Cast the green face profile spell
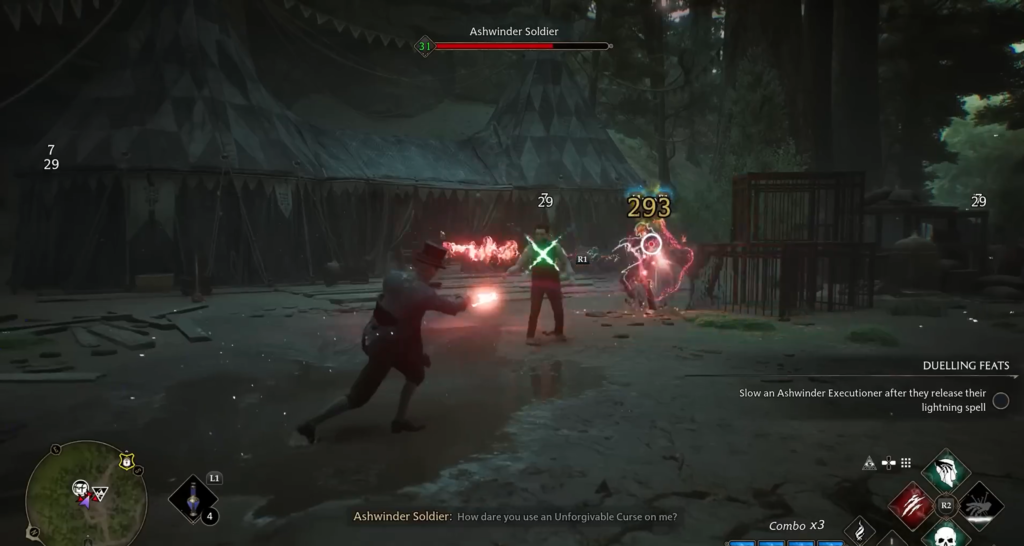 coord(945,472)
